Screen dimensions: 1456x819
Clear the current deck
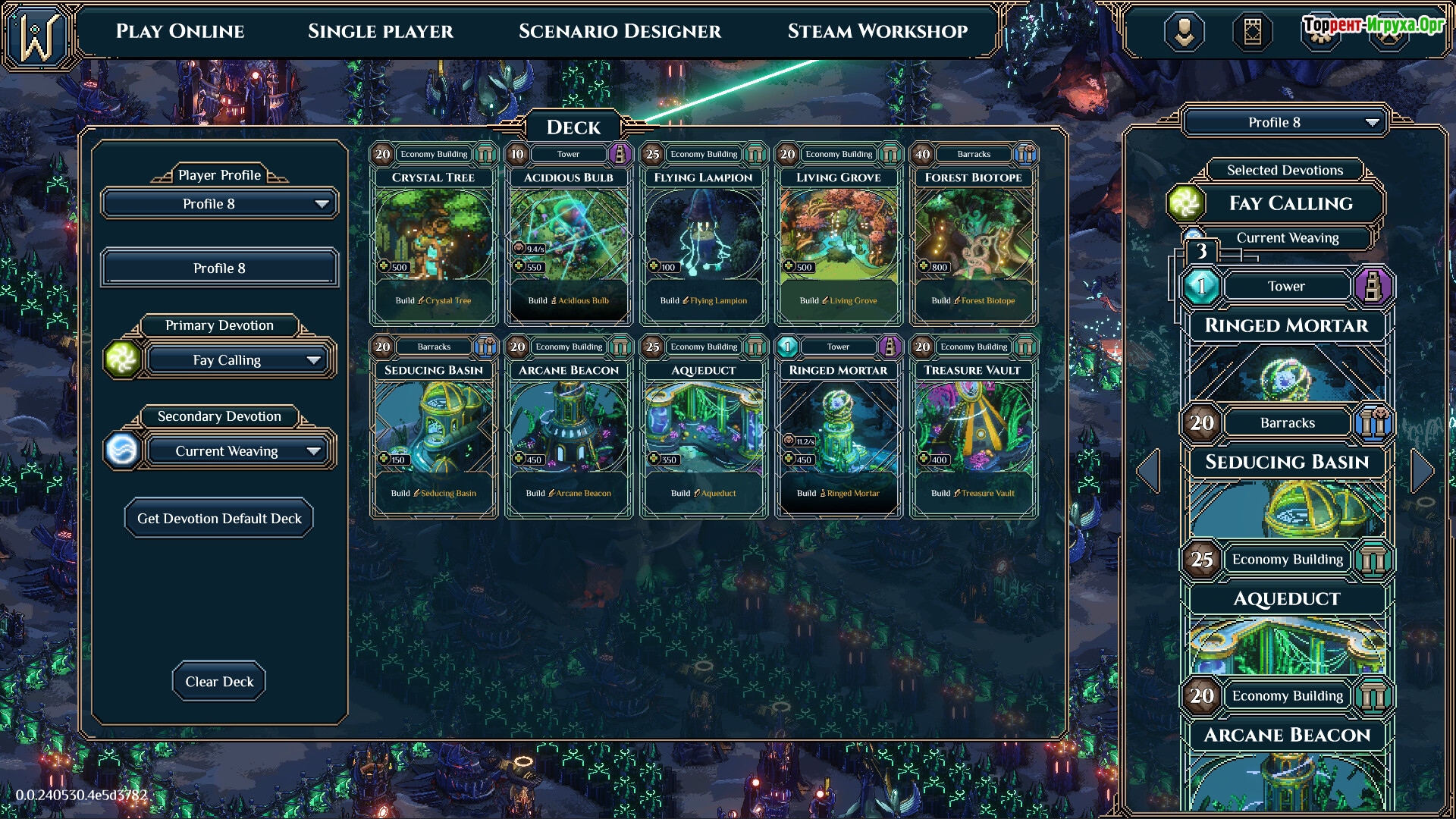point(219,682)
